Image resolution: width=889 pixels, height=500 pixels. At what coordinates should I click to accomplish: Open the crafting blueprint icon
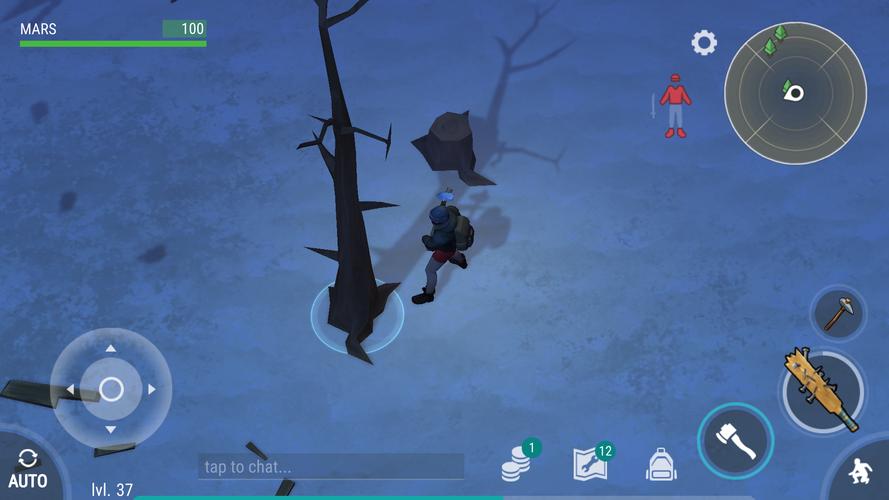[x=590, y=463]
